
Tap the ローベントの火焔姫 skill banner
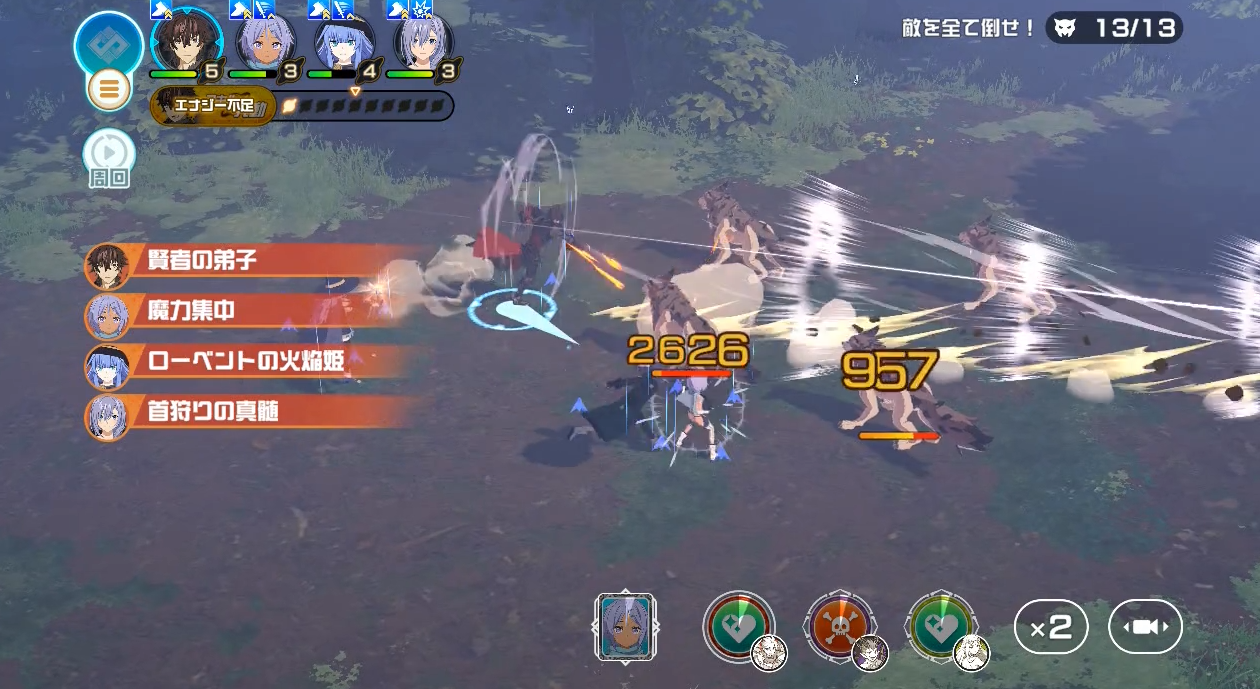point(250,362)
